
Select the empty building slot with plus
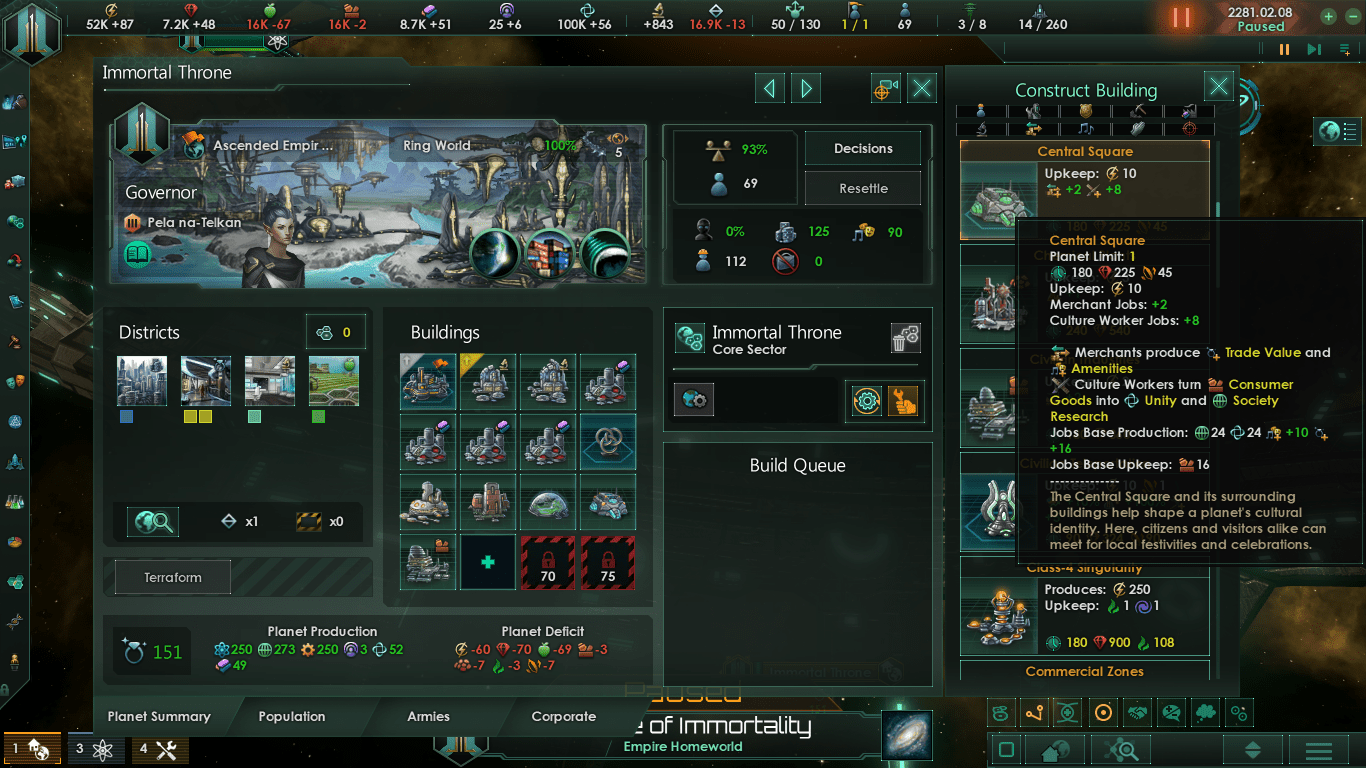pyautogui.click(x=488, y=562)
